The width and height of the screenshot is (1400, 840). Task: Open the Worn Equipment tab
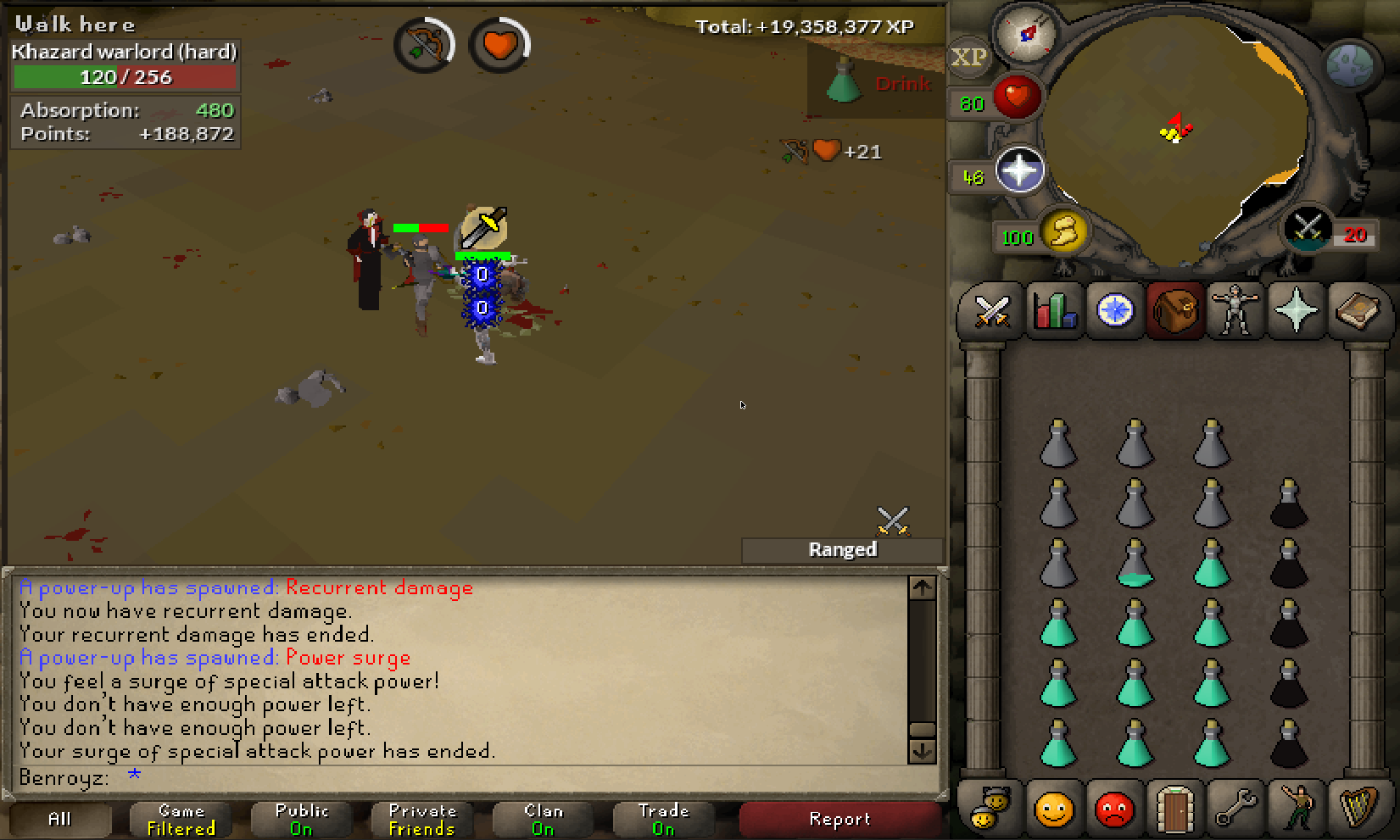(x=1235, y=311)
